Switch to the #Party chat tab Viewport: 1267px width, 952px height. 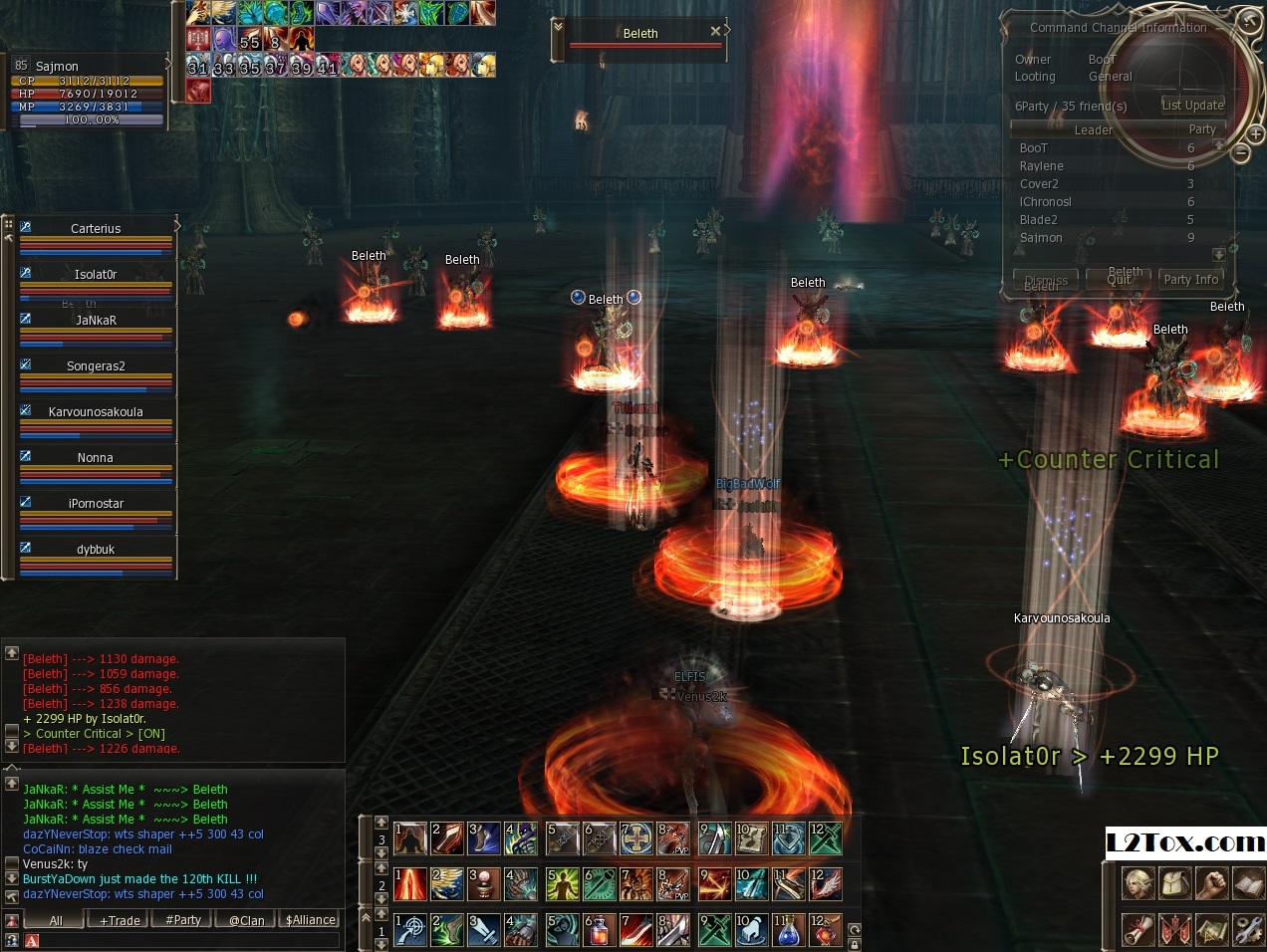[x=183, y=921]
